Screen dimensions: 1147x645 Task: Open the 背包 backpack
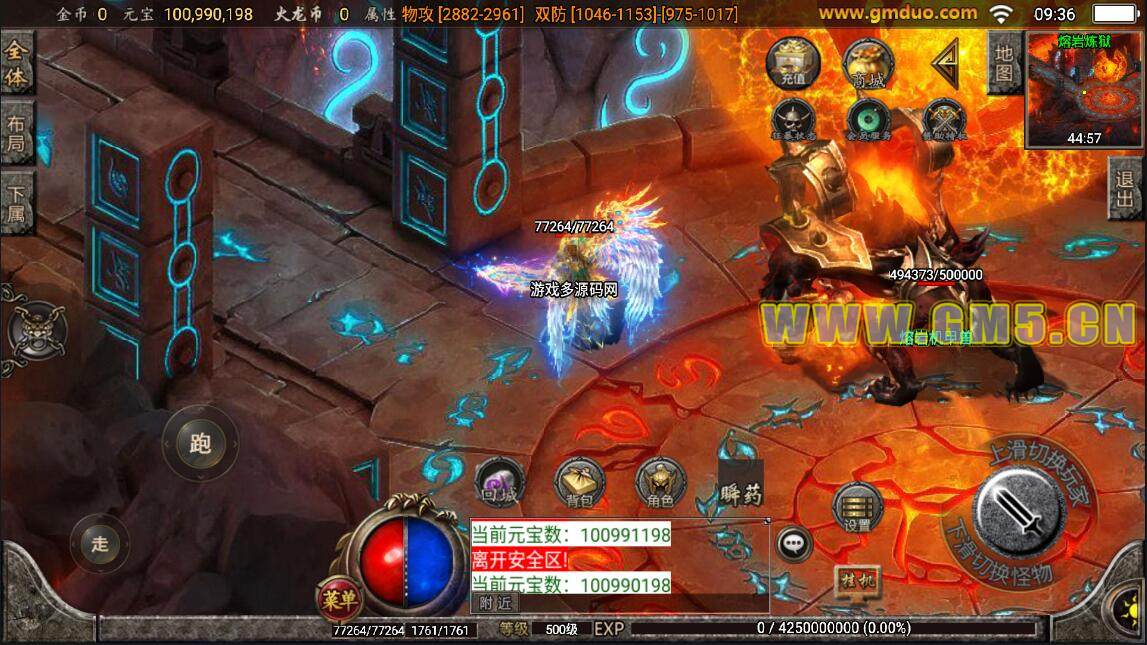pos(579,484)
